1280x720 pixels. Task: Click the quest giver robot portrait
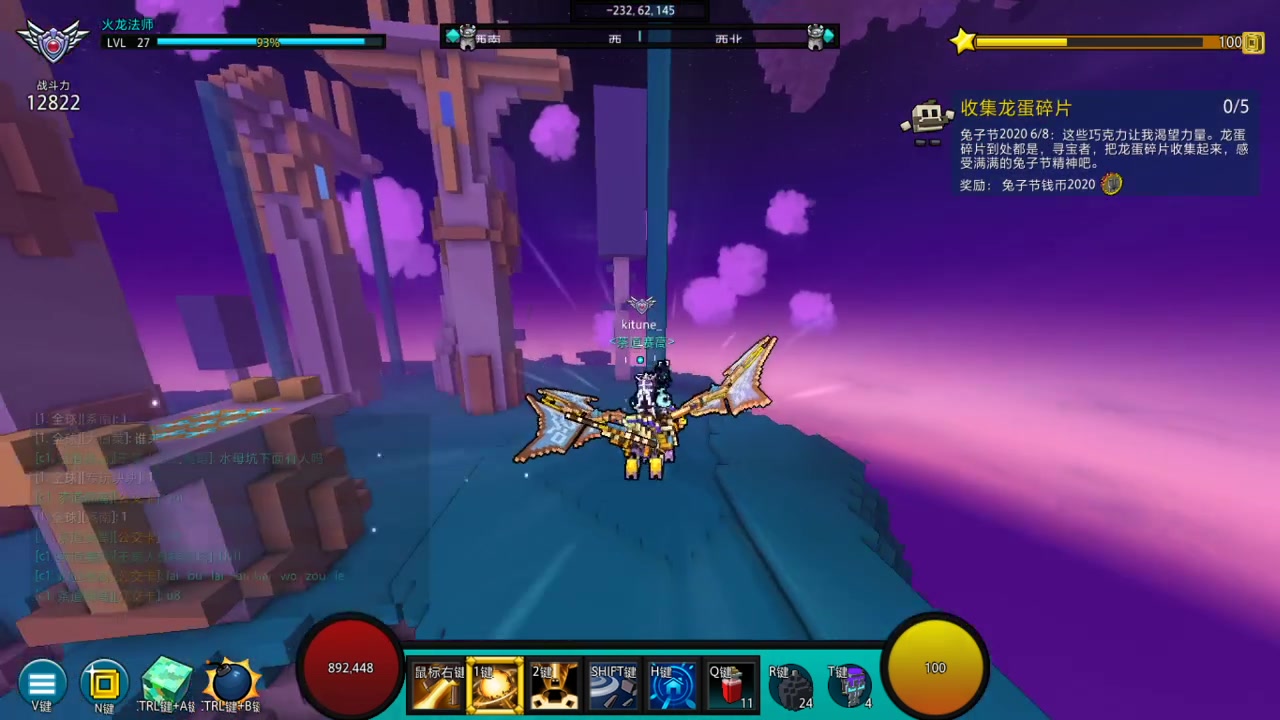(x=926, y=121)
